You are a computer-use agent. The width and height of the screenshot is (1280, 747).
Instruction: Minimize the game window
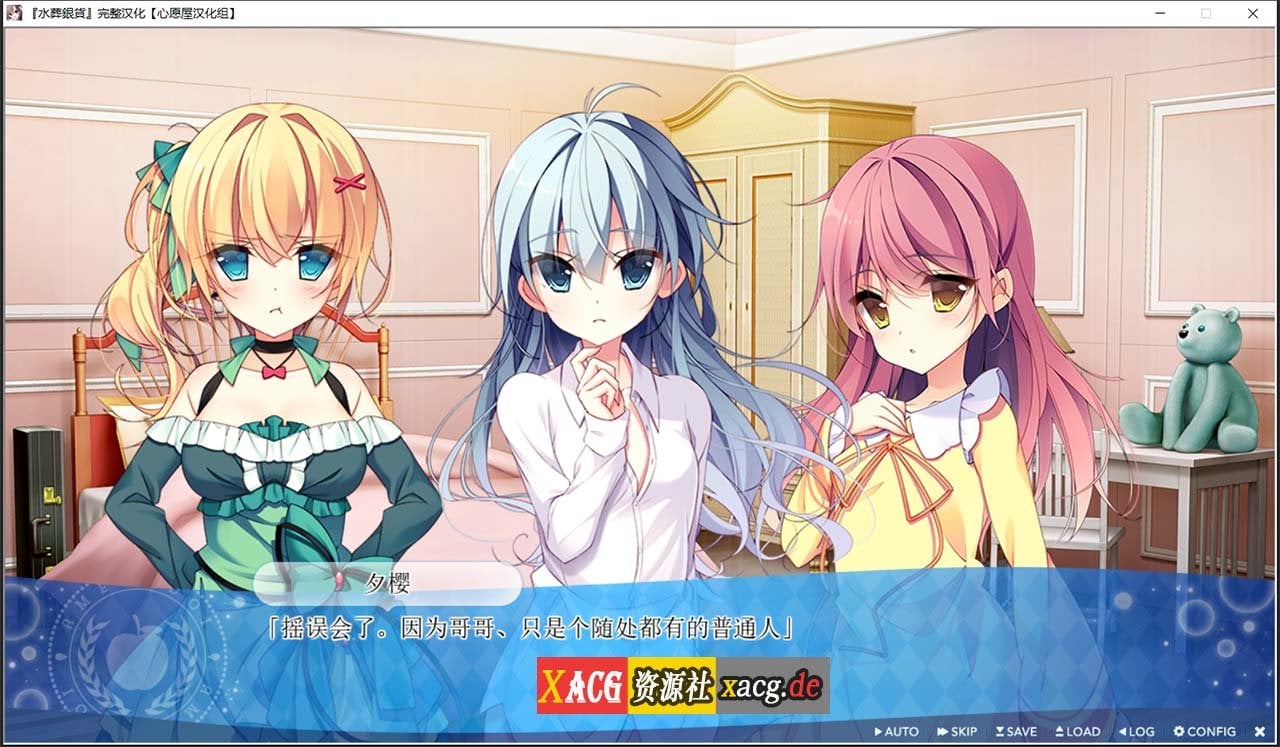[1161, 13]
